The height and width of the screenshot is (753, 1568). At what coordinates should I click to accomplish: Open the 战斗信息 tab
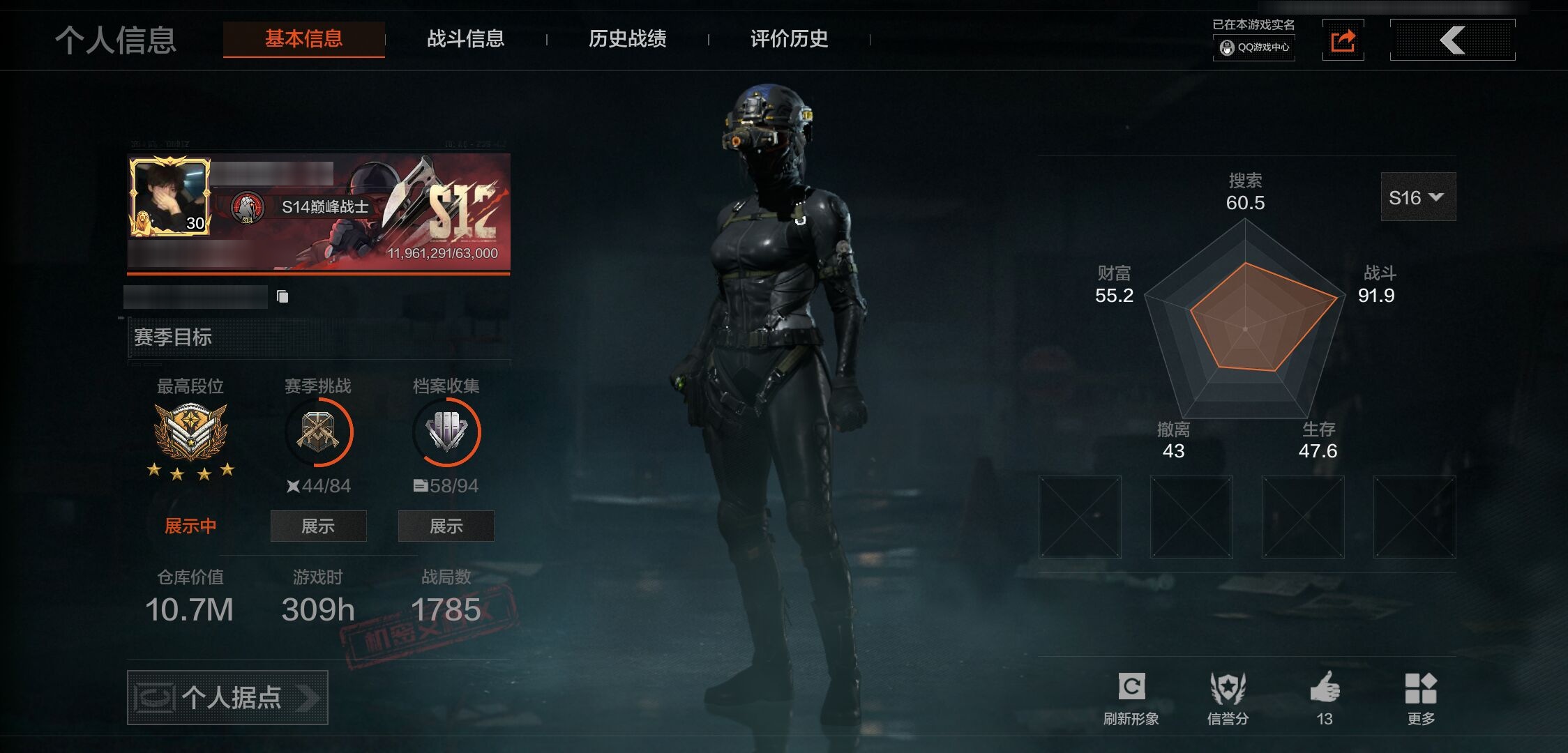[465, 39]
